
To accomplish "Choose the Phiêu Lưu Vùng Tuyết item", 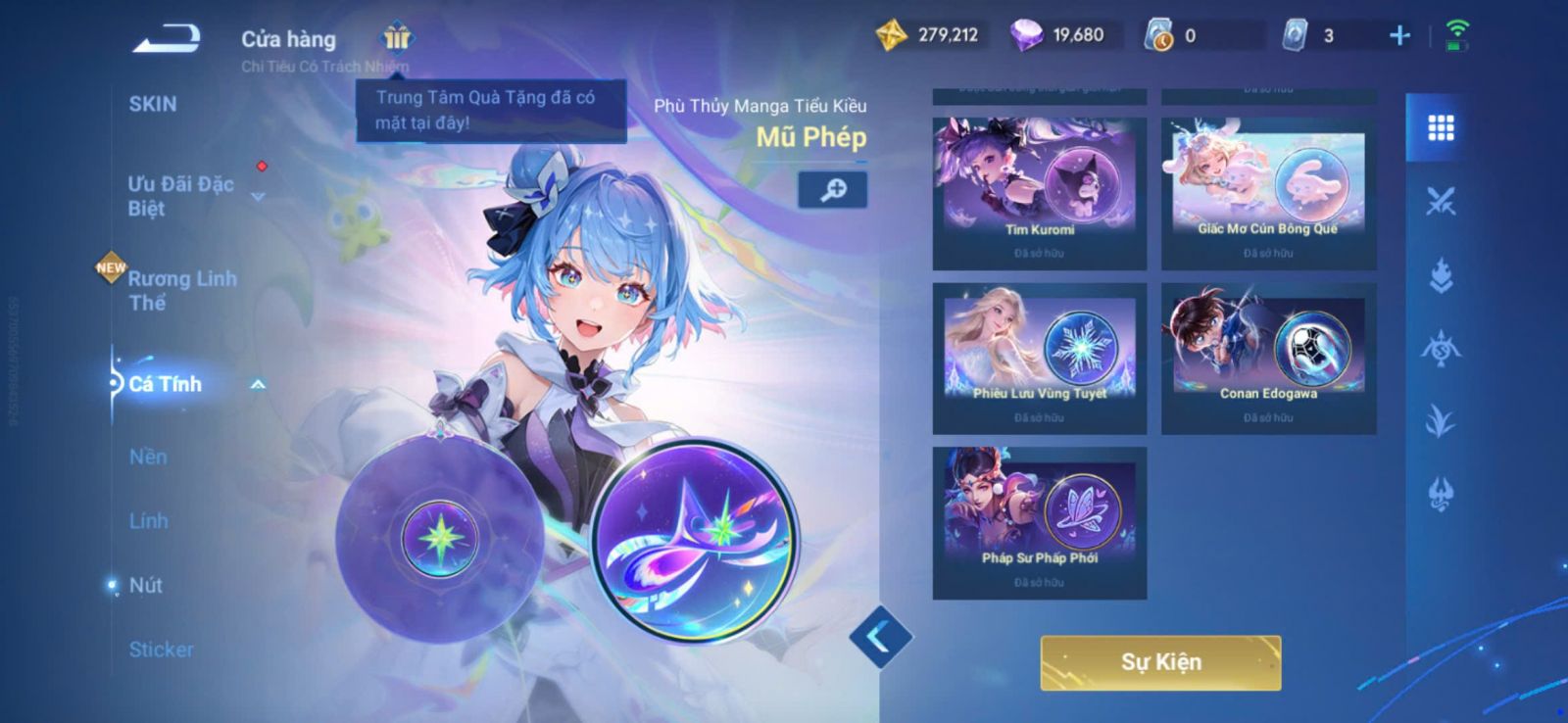I will [1039, 358].
